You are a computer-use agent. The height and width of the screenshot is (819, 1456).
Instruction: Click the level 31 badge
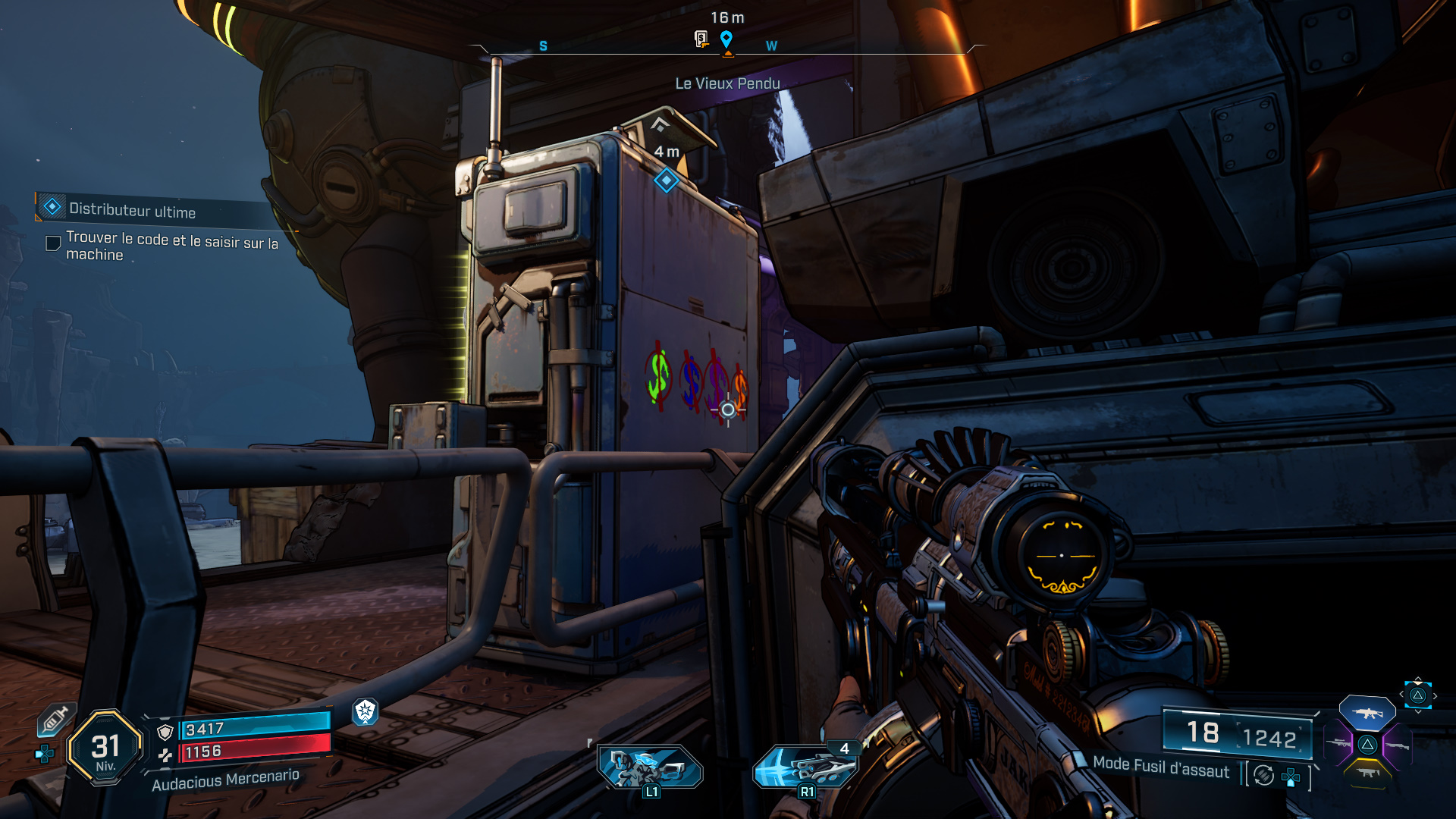104,746
